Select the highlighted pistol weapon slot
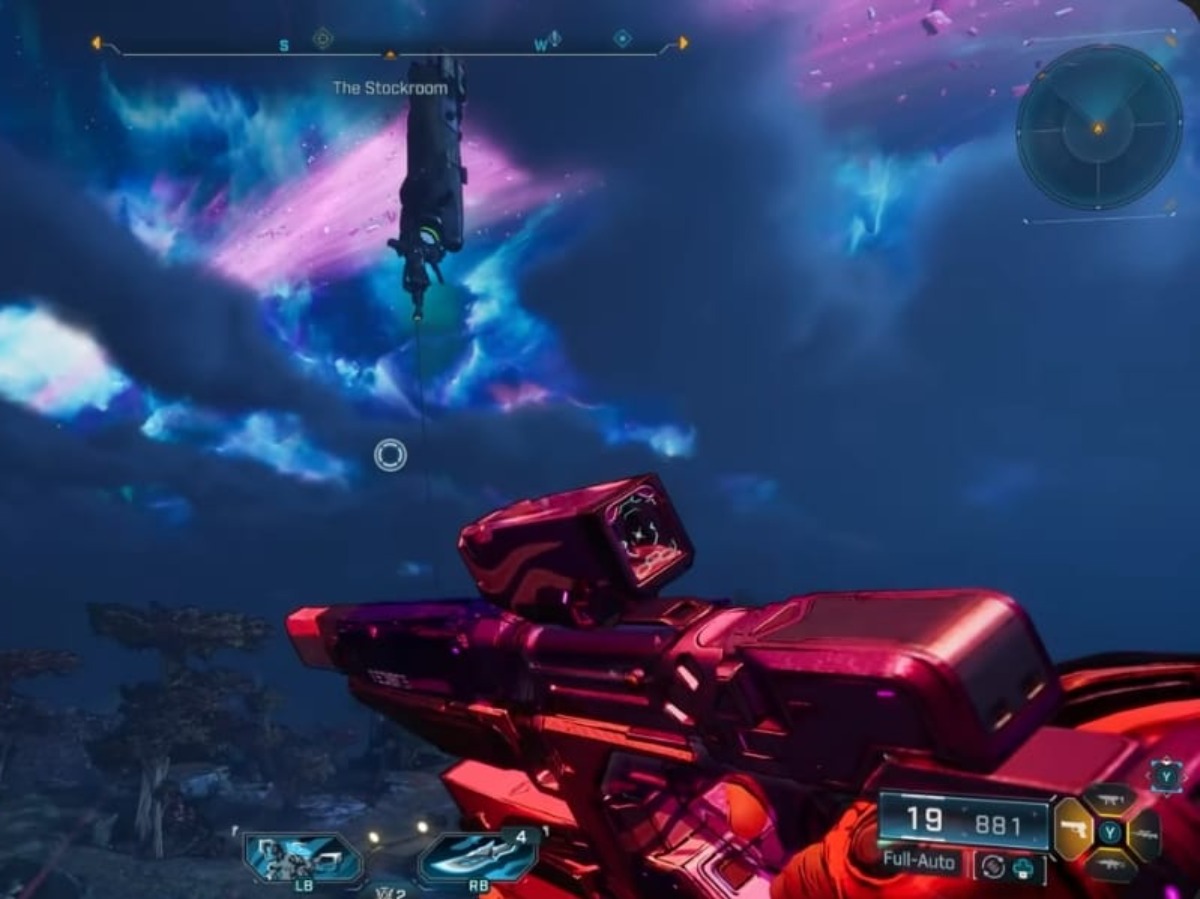1200x899 pixels. pos(1074,829)
